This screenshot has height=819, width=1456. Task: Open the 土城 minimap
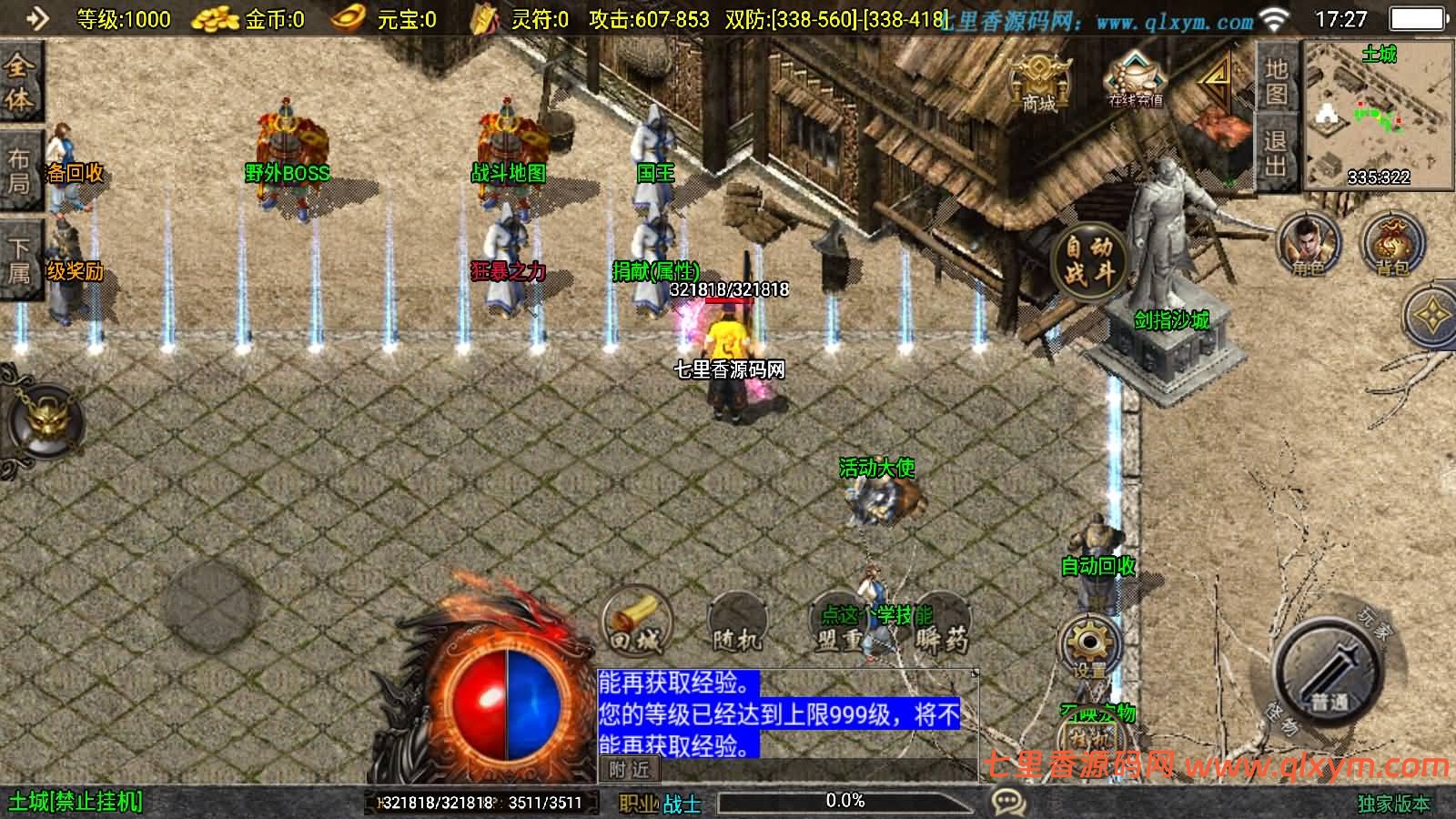click(x=1379, y=116)
